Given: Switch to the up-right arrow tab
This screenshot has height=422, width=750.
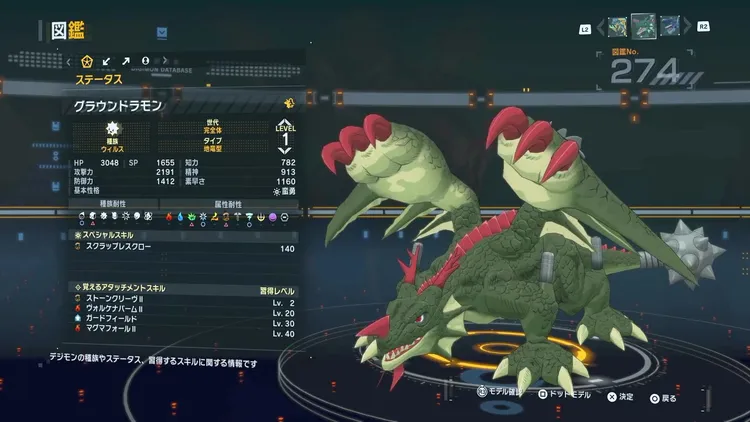Looking at the screenshot, I should pos(126,60).
